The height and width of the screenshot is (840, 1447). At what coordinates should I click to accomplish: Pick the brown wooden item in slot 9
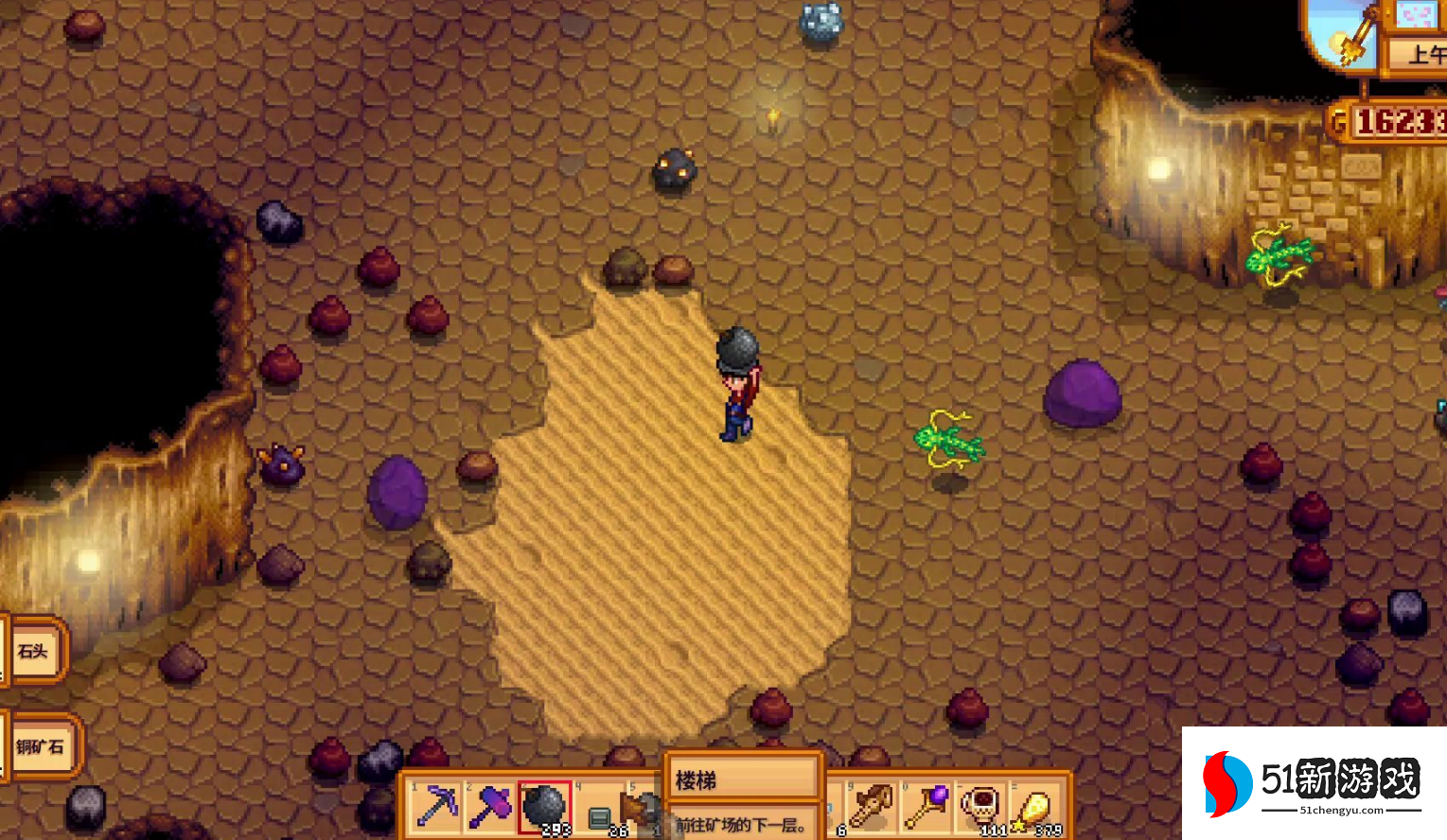coord(871,806)
